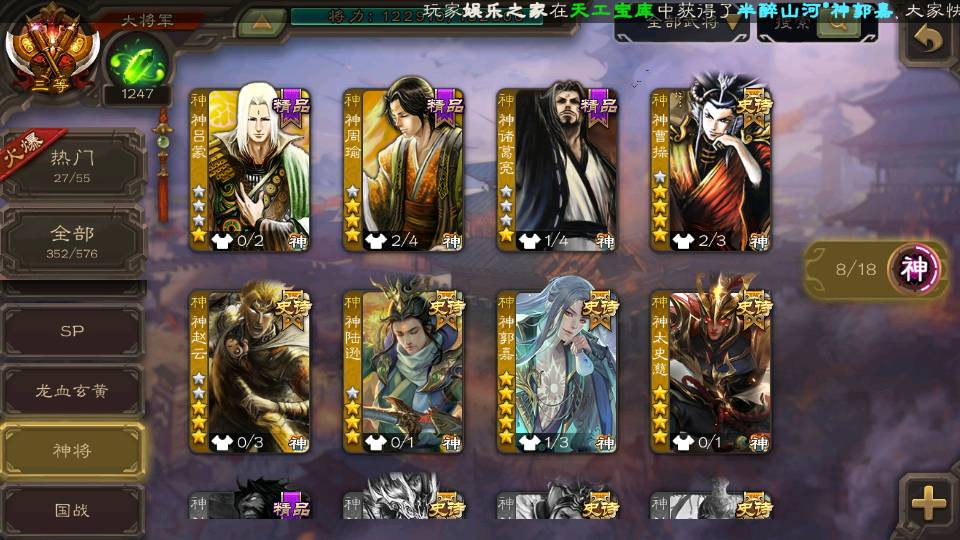This screenshot has width=960, height=540.
Task: Pick the 神曹操 hero card
Action: tap(710, 168)
